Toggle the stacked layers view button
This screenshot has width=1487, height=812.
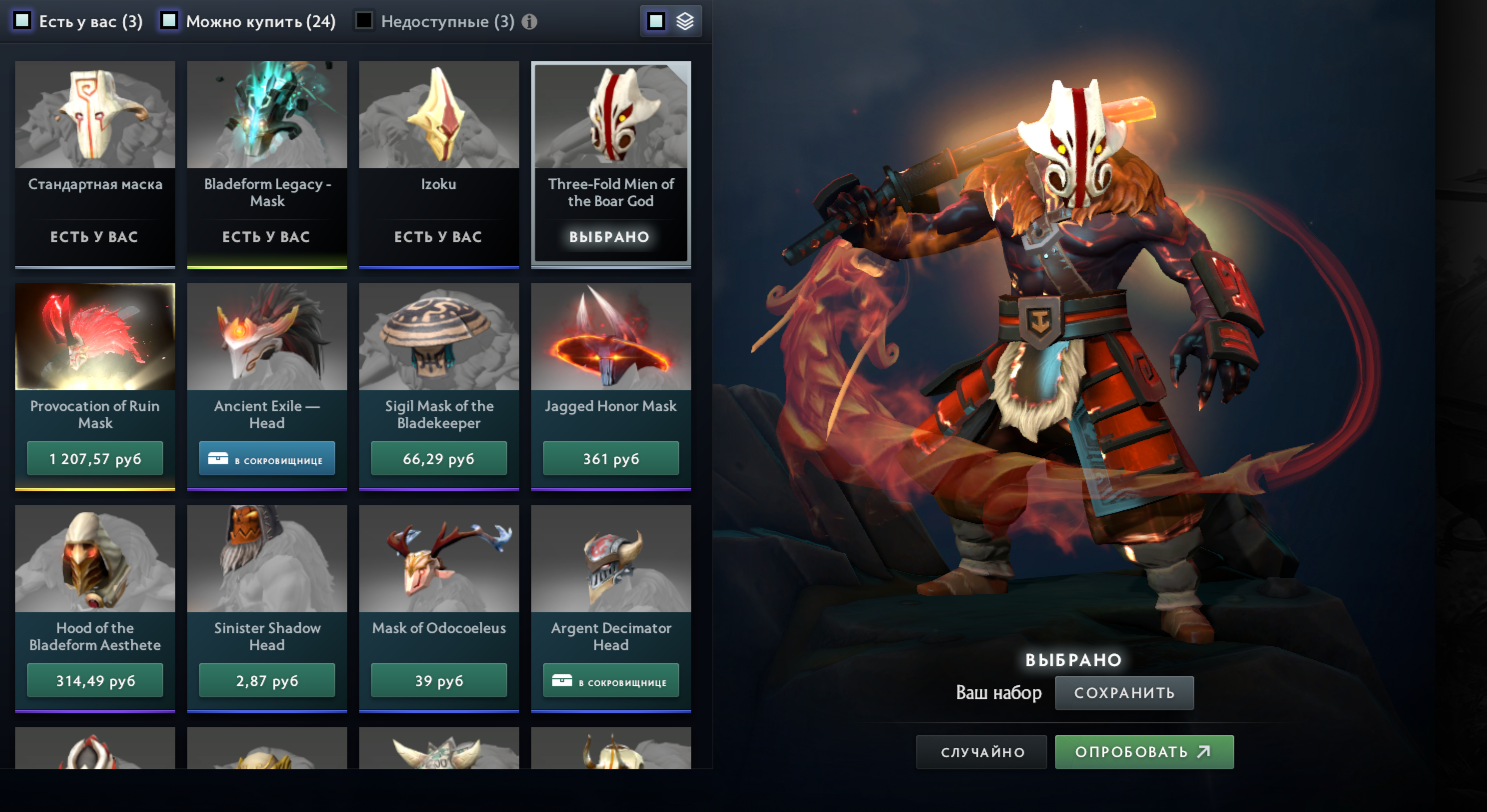pyautogui.click(x=685, y=21)
